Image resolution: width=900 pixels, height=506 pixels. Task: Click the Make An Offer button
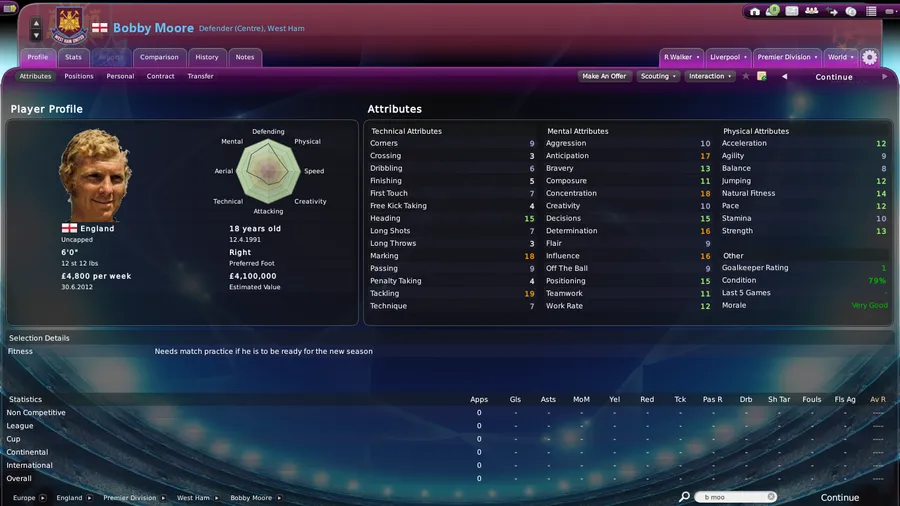click(604, 76)
